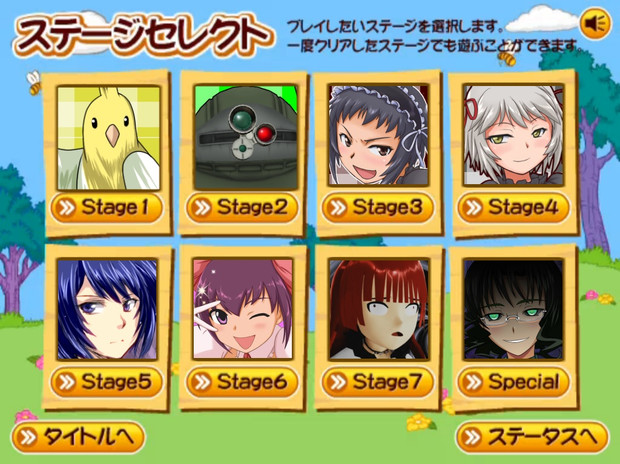Viewport: 620px width, 464px height.
Task: Pick the maid girl portrait
Action: 377,136
